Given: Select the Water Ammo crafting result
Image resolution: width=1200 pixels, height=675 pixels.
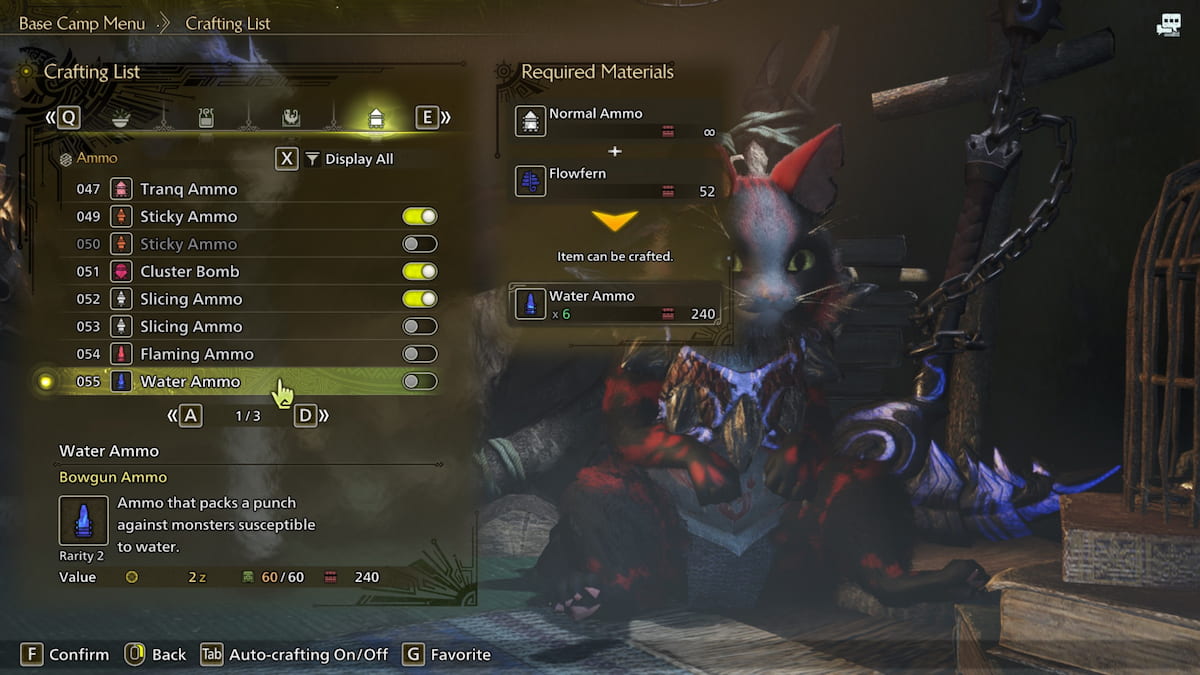Looking at the screenshot, I should [615, 304].
